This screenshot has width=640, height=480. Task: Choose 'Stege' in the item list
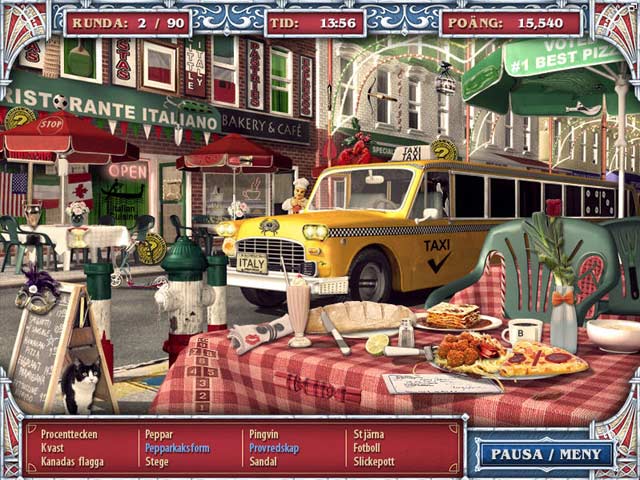tap(157, 463)
